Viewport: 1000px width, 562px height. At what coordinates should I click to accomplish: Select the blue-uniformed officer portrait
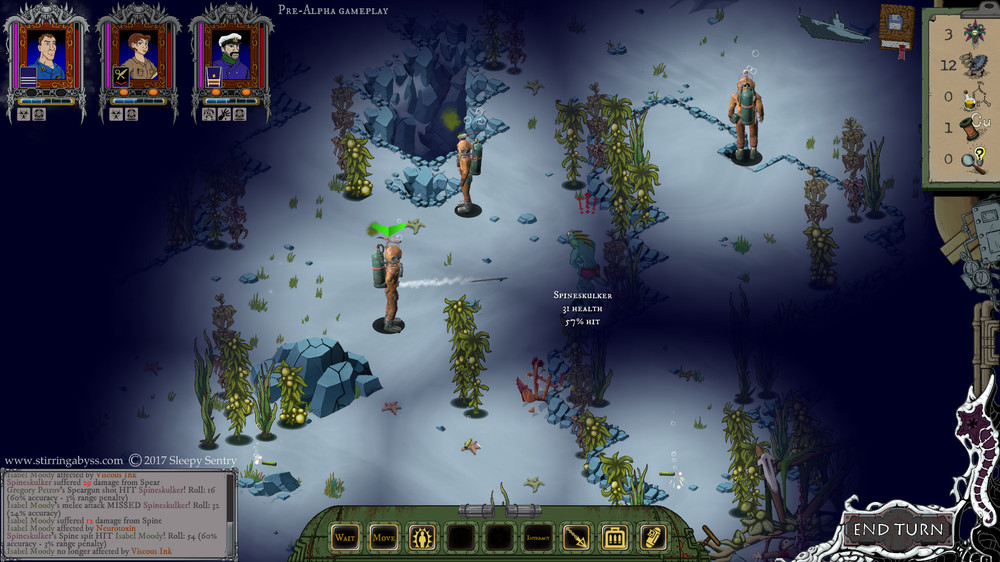(46, 54)
